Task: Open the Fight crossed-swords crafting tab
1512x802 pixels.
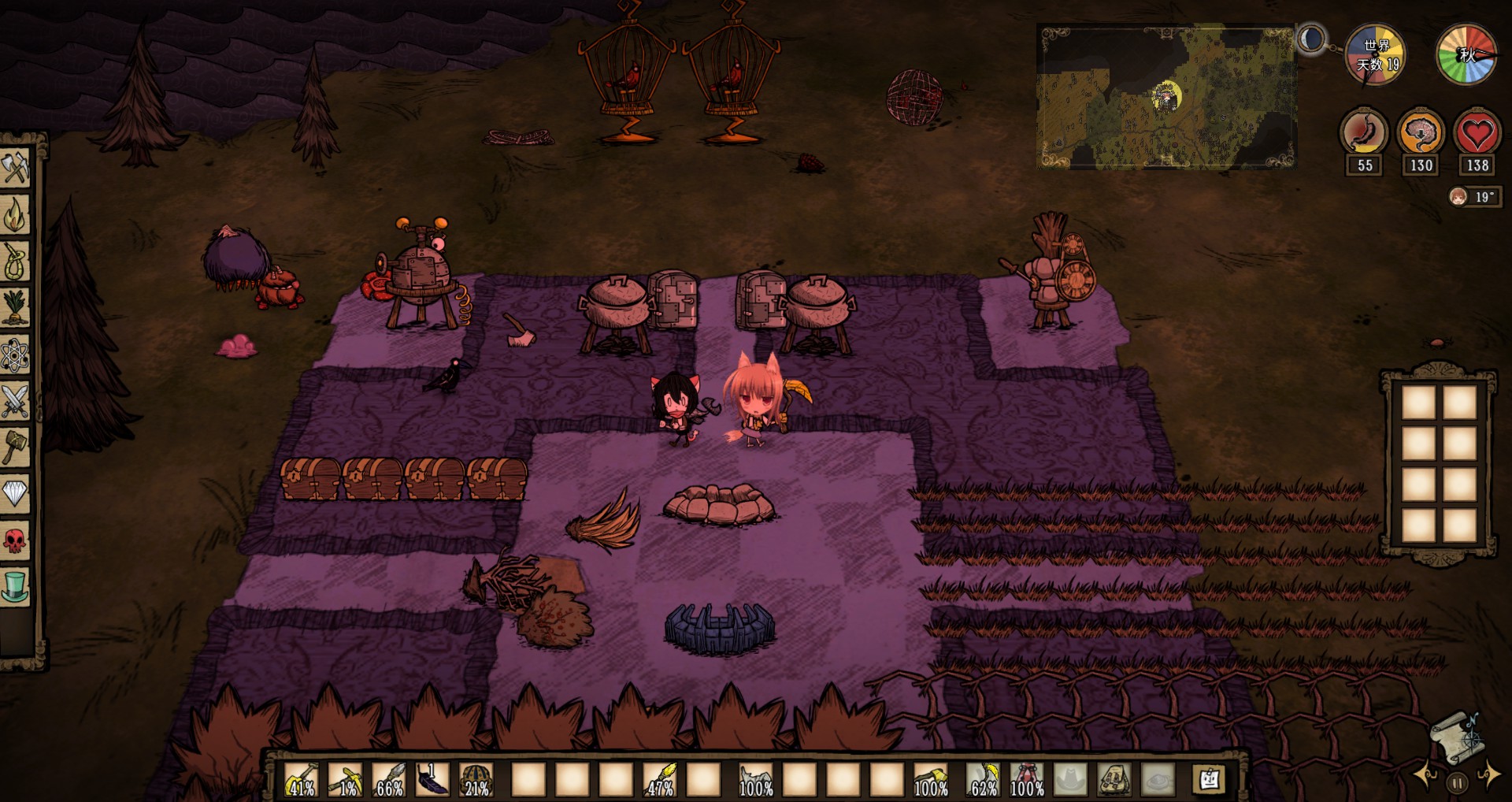Action: (x=15, y=401)
